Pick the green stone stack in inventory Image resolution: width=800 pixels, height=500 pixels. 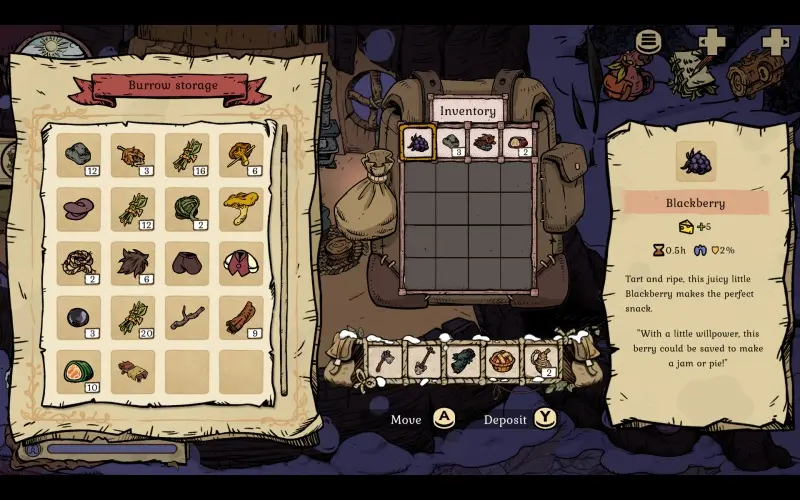(x=451, y=142)
